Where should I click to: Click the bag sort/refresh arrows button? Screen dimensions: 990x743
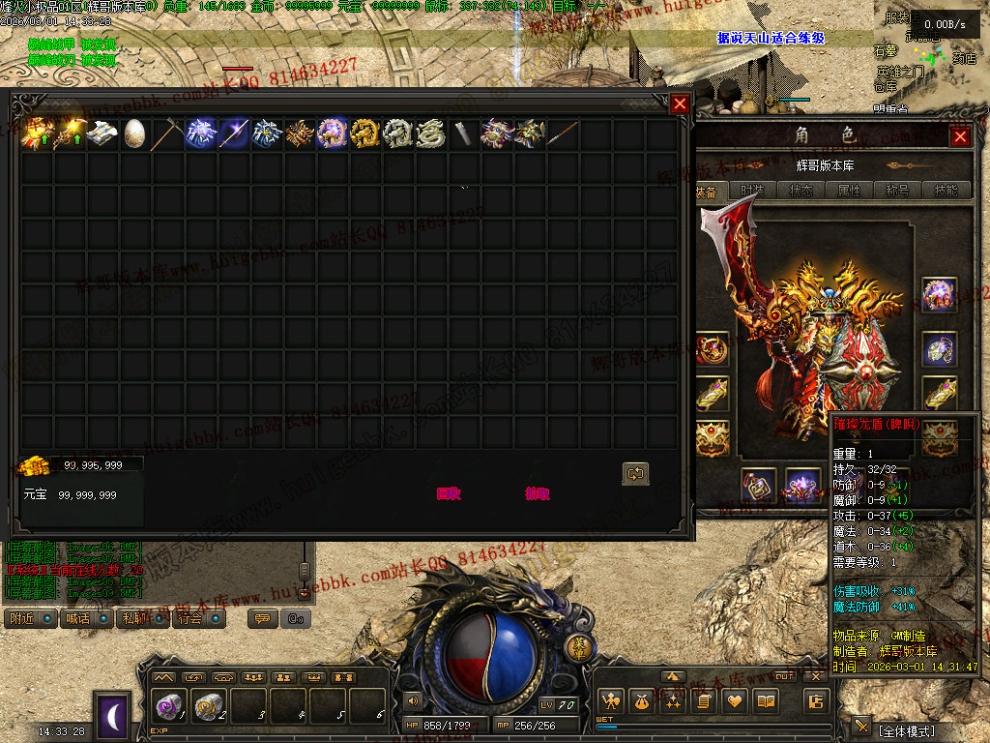[635, 473]
